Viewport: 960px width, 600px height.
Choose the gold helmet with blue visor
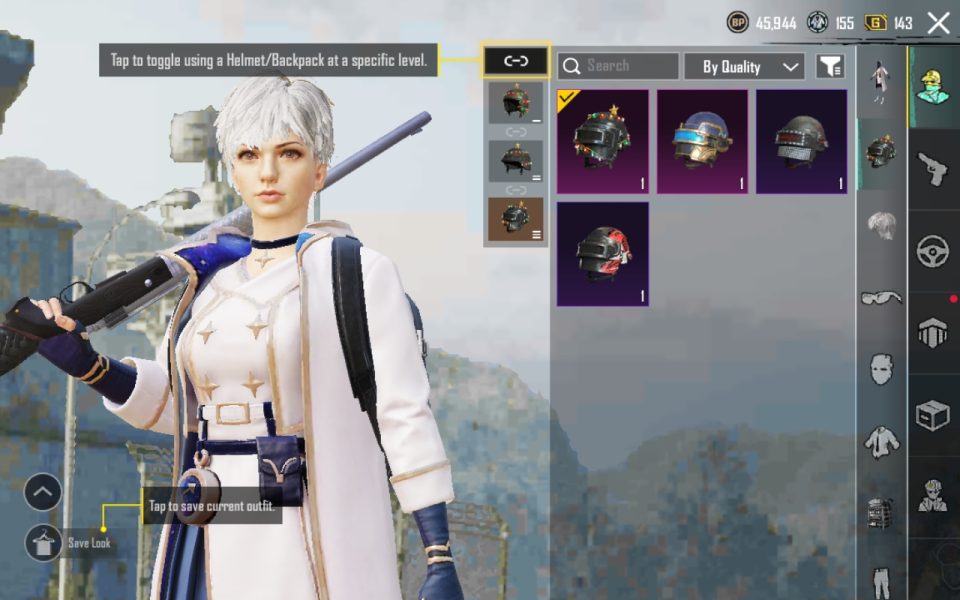(x=702, y=141)
